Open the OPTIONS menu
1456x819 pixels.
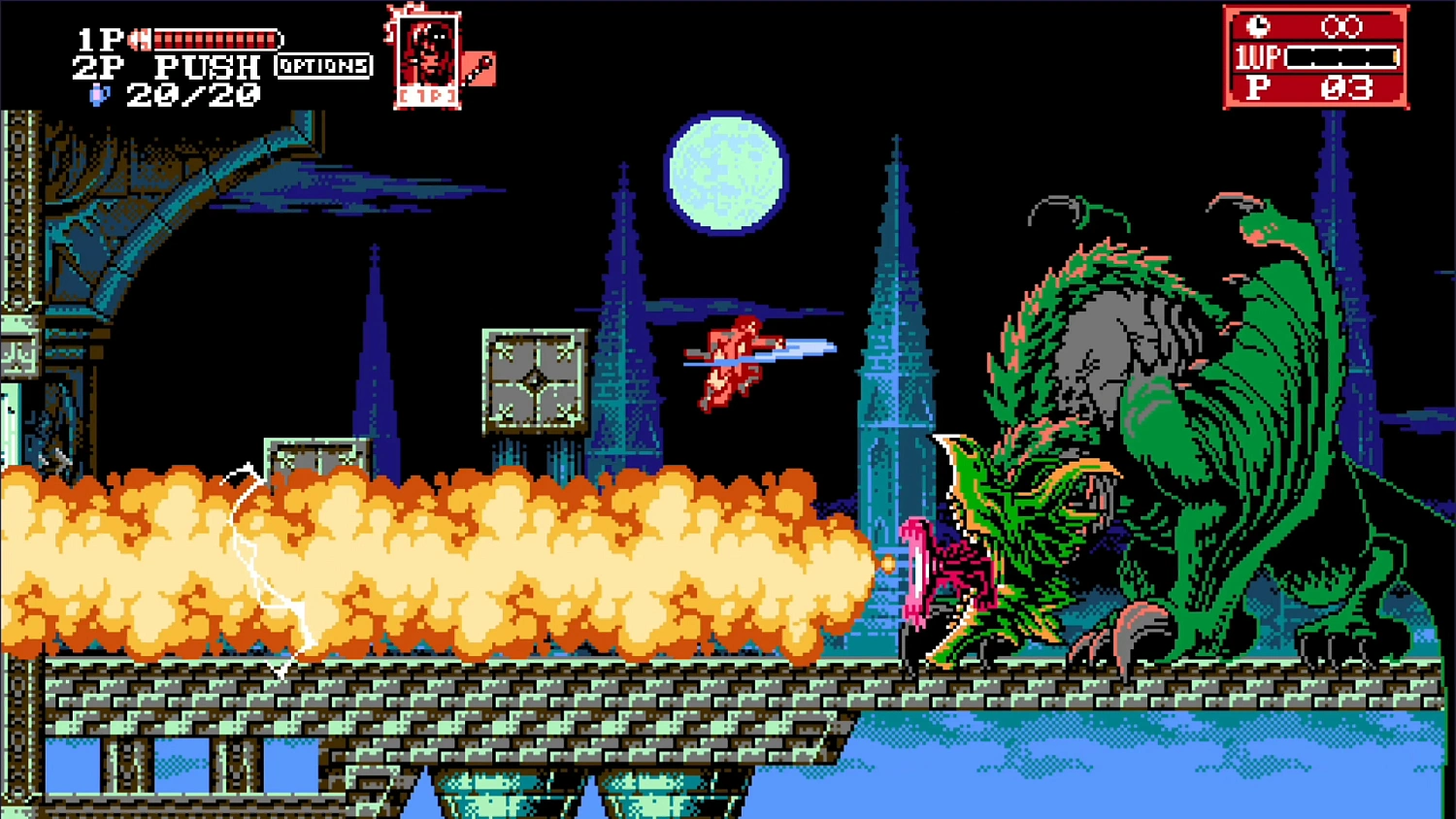(x=324, y=67)
